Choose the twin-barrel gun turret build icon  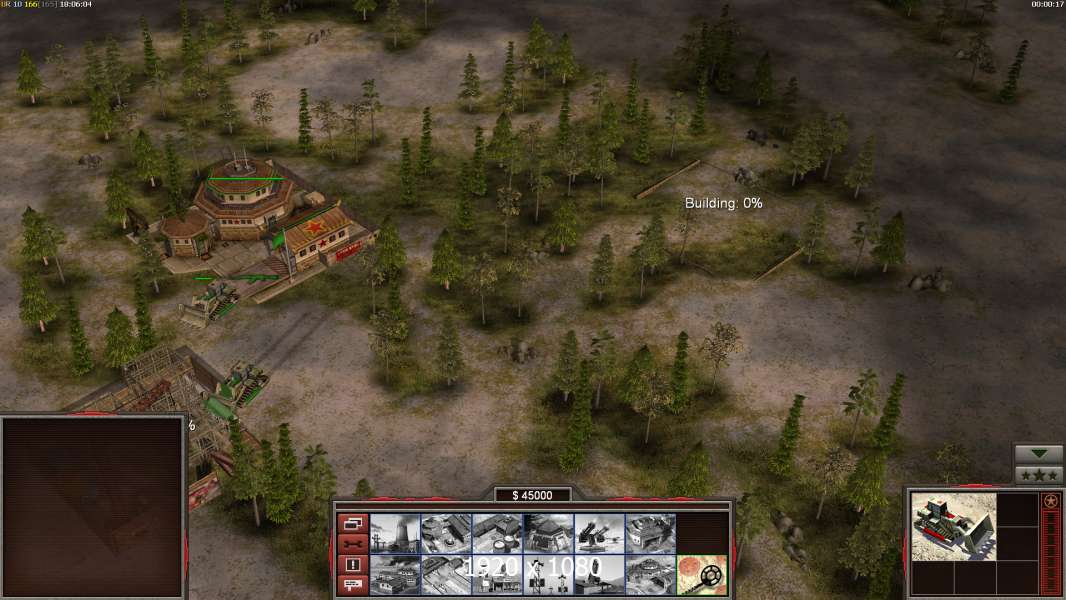coord(601,533)
